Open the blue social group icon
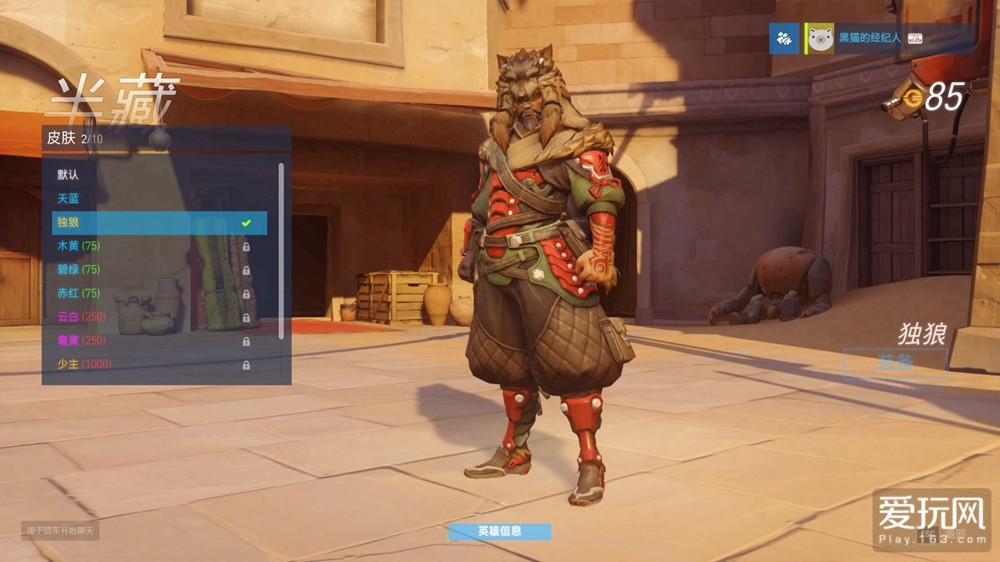The height and width of the screenshot is (562, 1000). pos(783,38)
